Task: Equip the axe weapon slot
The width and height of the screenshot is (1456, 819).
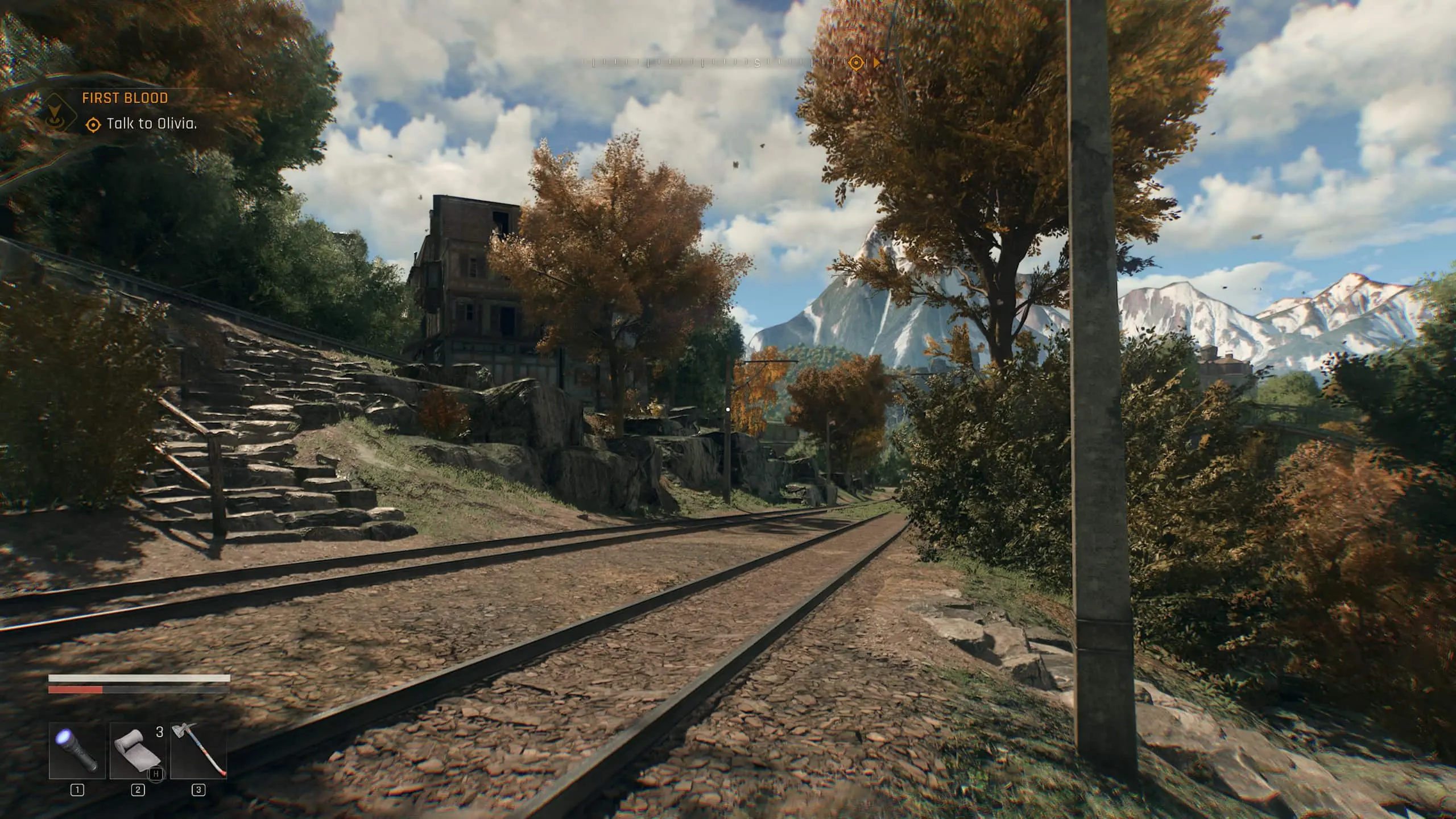Action: (x=198, y=750)
